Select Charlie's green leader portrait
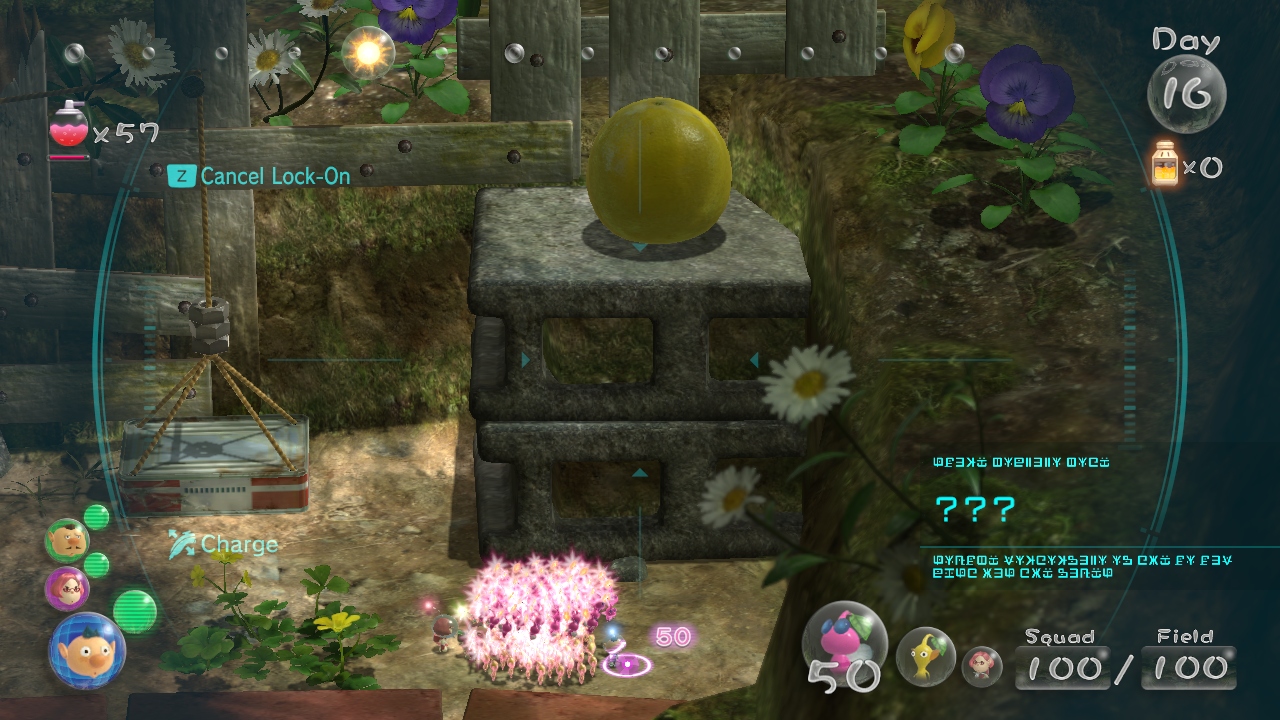 pos(67,540)
